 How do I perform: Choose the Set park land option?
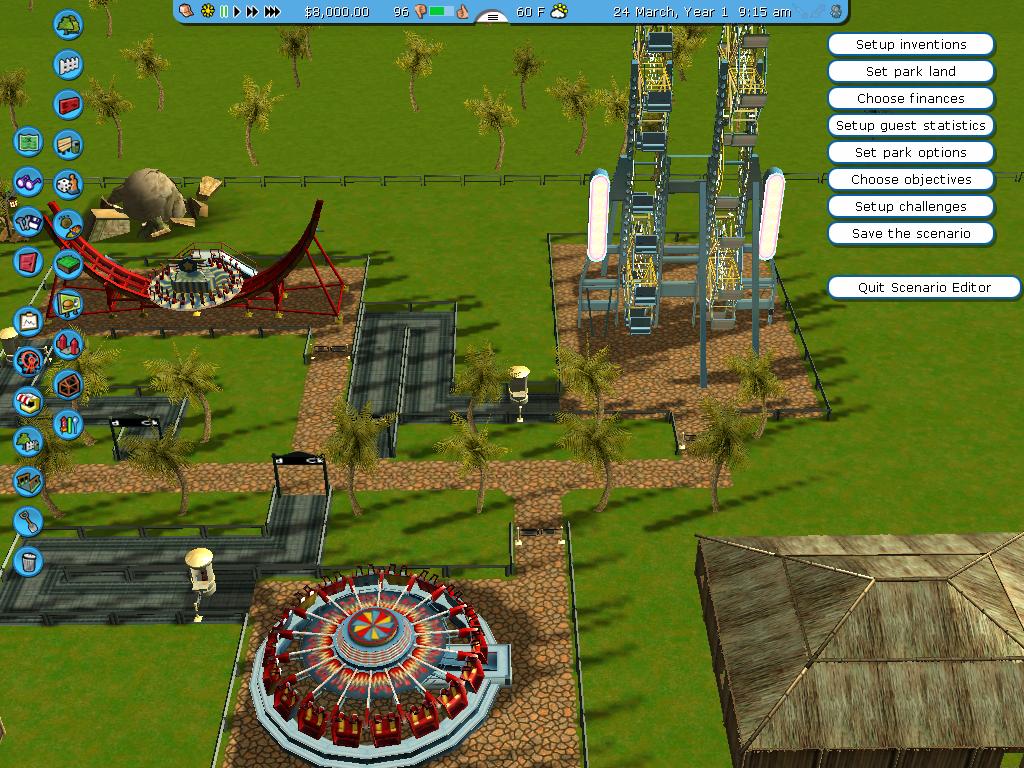[911, 71]
